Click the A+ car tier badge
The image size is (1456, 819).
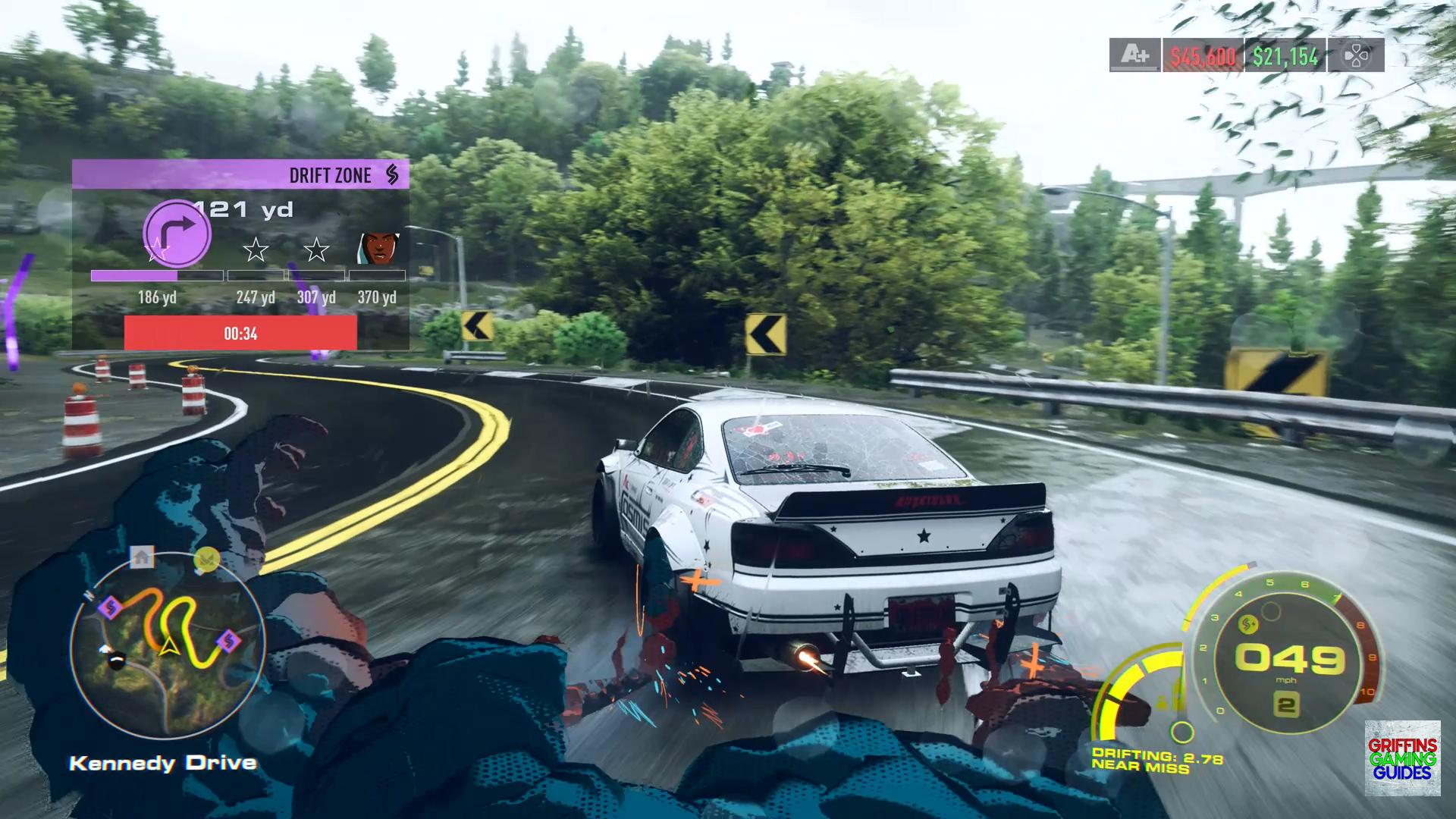click(1135, 55)
